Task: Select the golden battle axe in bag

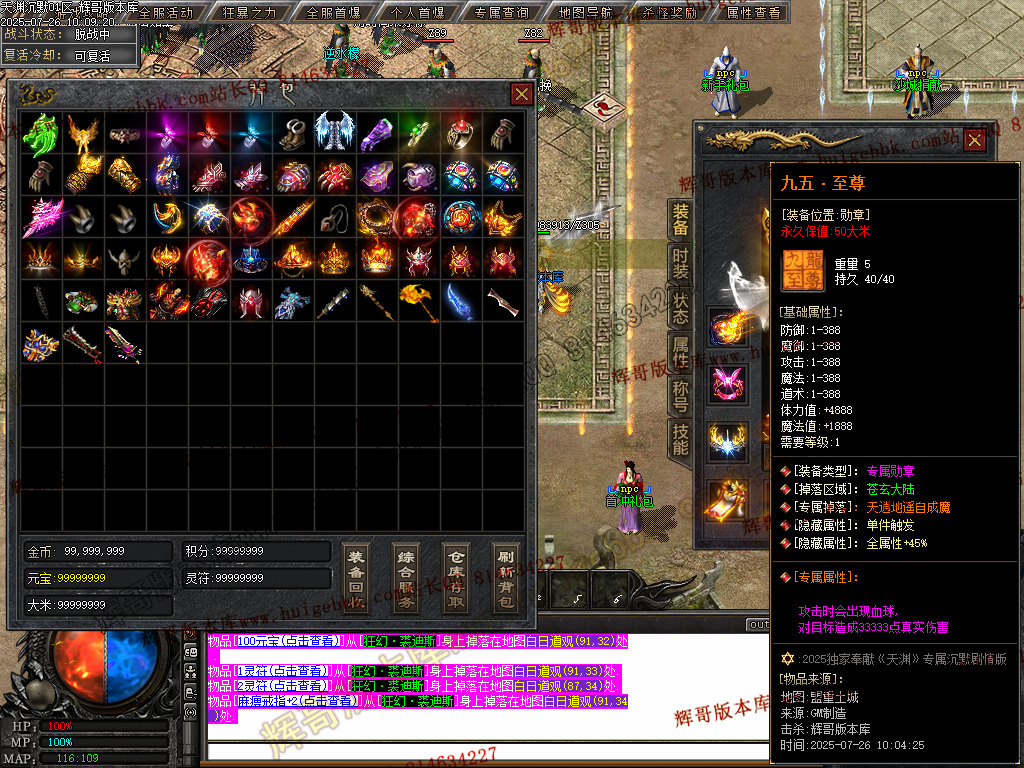Action: pyautogui.click(x=418, y=301)
